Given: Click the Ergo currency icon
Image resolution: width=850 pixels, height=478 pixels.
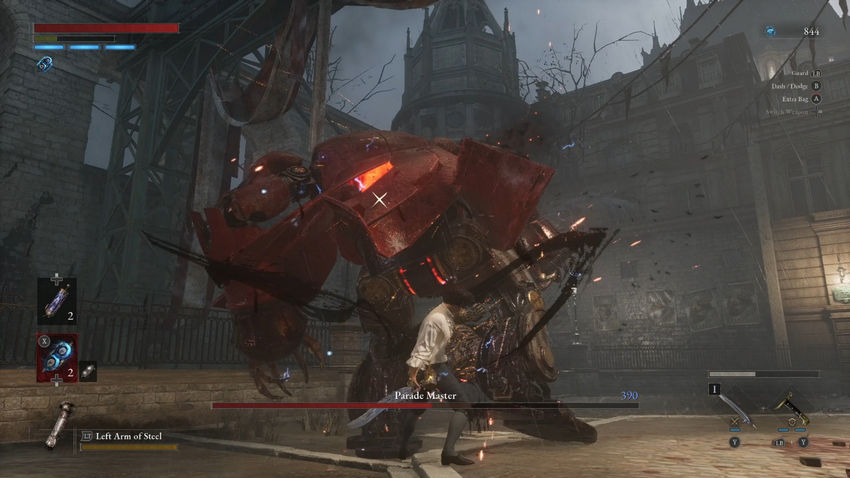Looking at the screenshot, I should (x=770, y=31).
